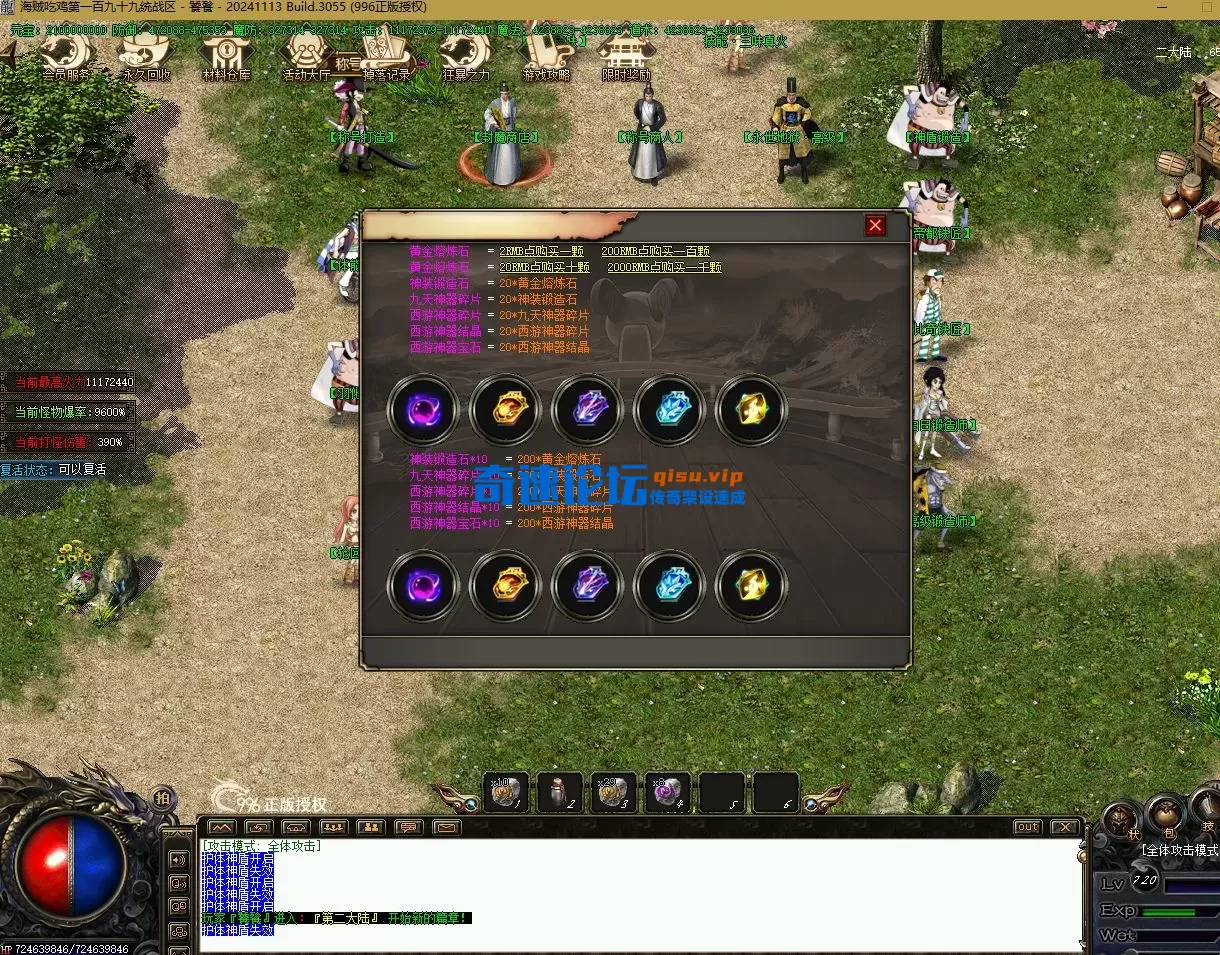Viewport: 1220px width, 955px height.
Task: Click the chat panel's OUT button
Action: (1027, 827)
